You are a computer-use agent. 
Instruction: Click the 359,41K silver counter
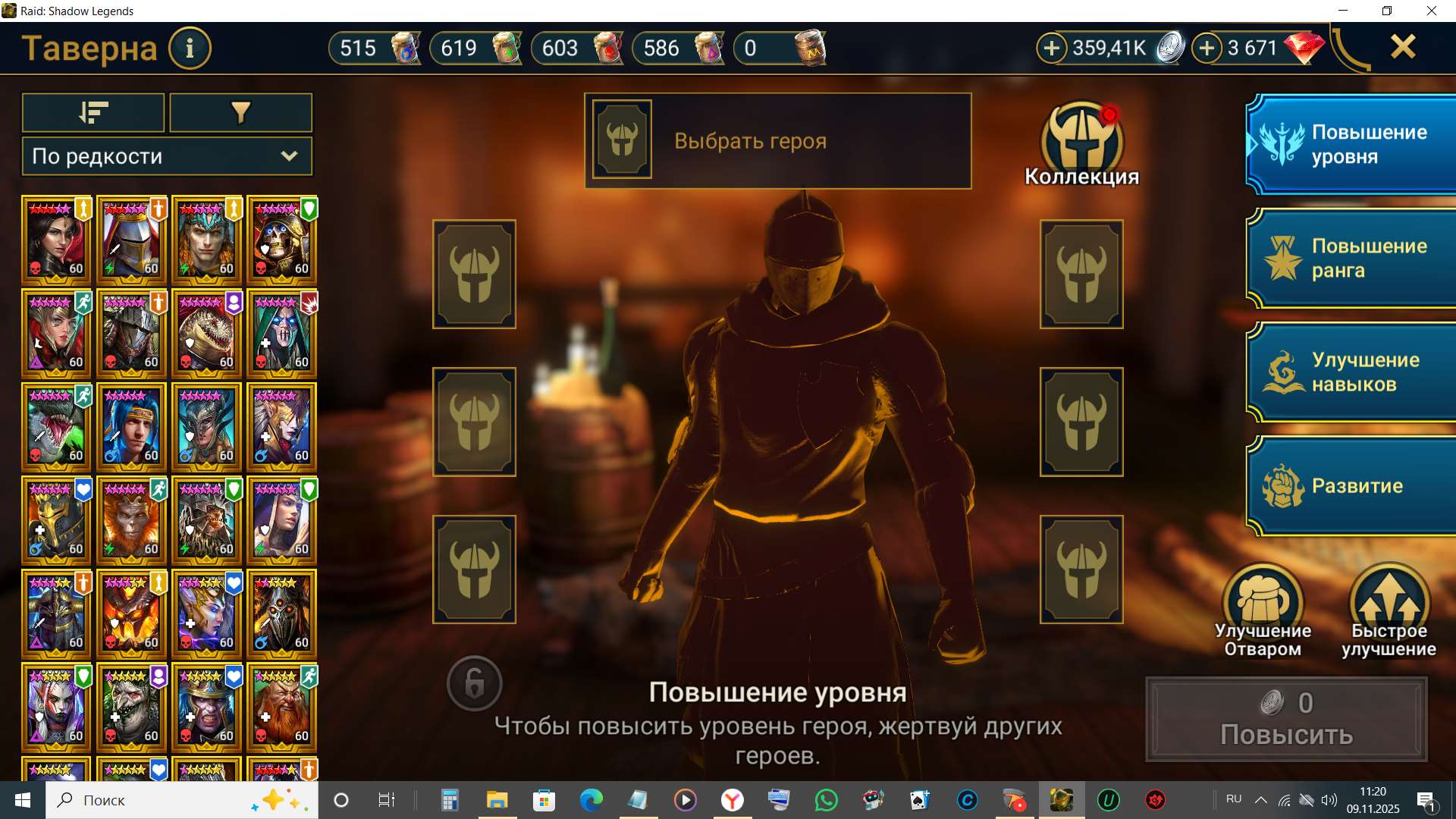[1109, 47]
